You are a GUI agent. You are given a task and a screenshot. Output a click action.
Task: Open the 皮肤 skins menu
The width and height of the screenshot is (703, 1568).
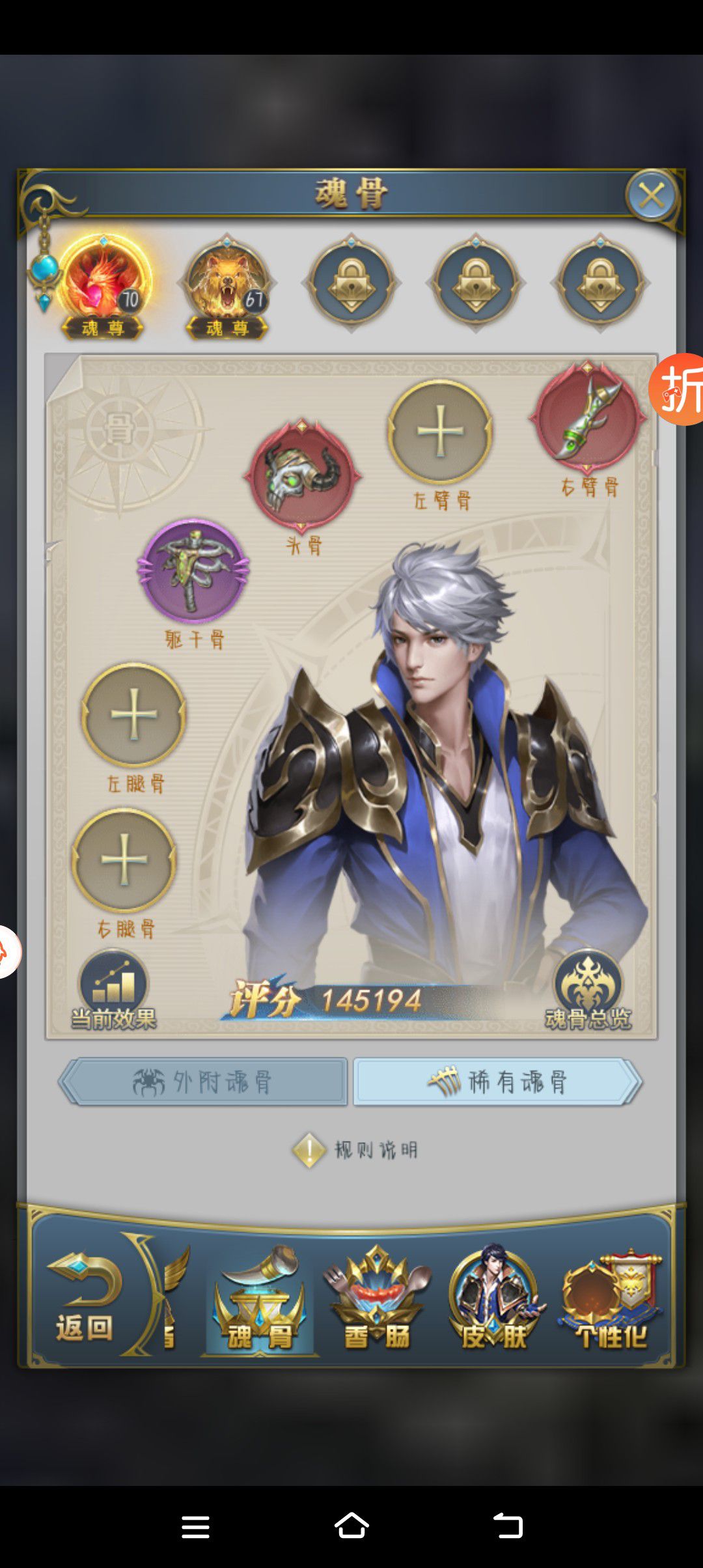[x=494, y=1300]
